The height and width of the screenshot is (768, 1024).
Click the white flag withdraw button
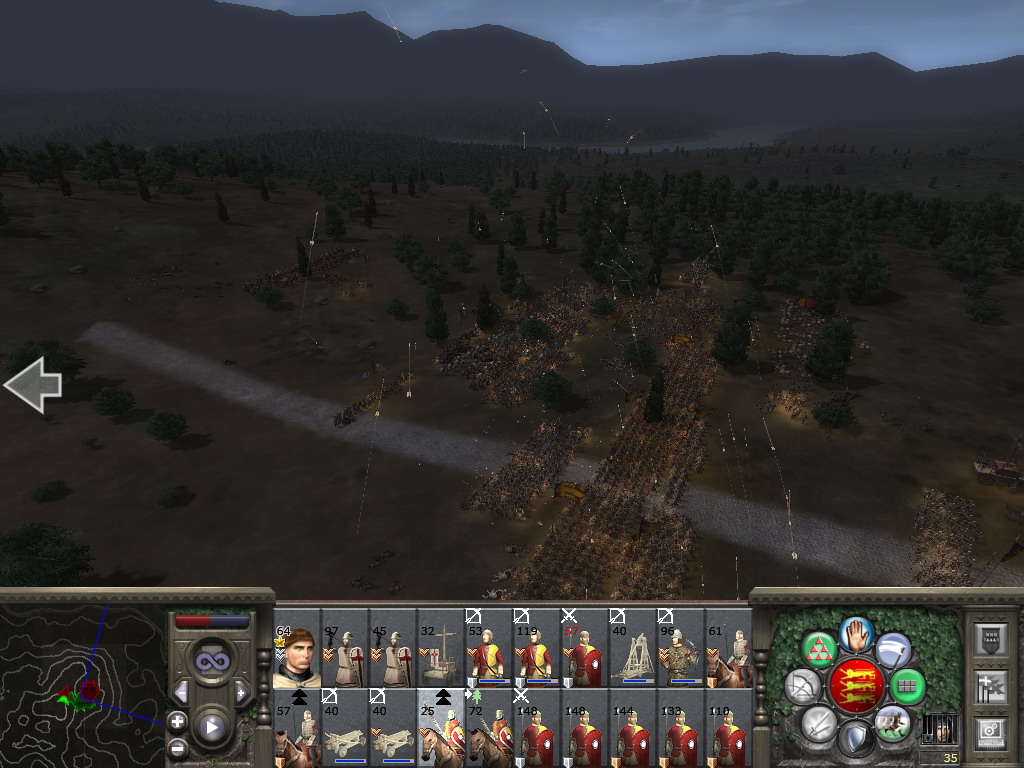pyautogui.click(x=892, y=649)
